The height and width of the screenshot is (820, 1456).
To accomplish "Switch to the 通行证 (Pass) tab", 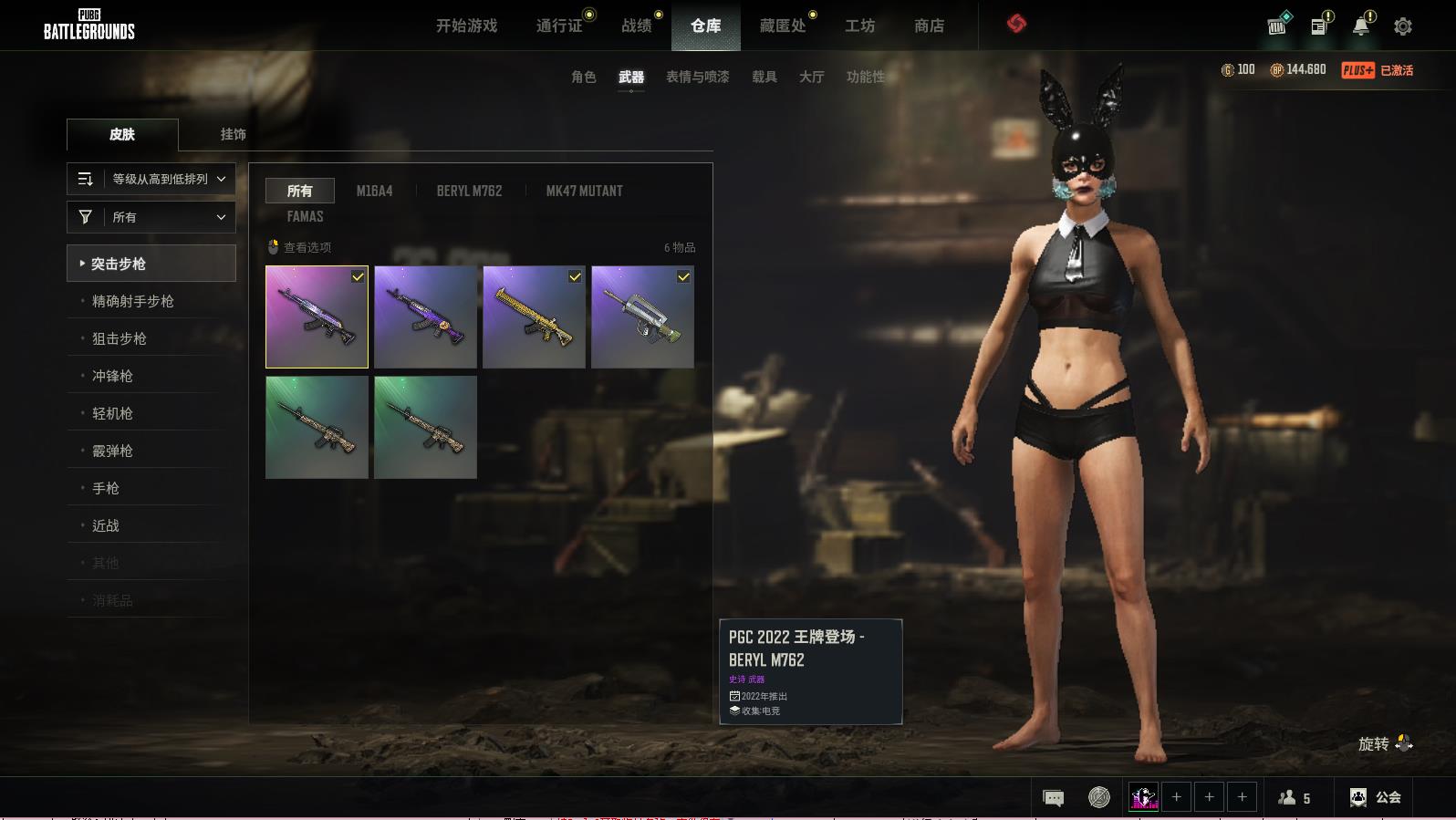I will (558, 26).
